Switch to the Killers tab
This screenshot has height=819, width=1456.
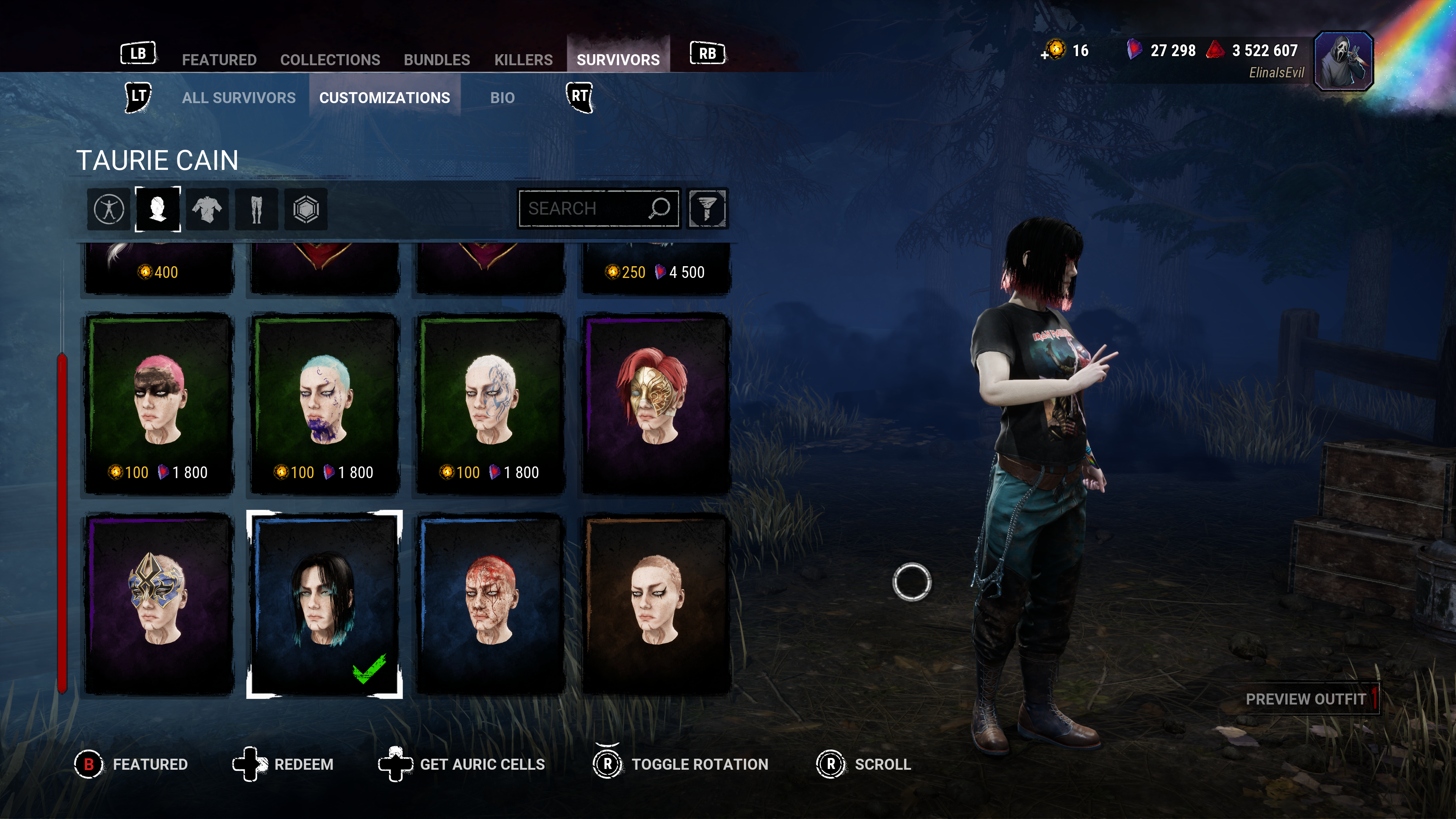(x=523, y=60)
